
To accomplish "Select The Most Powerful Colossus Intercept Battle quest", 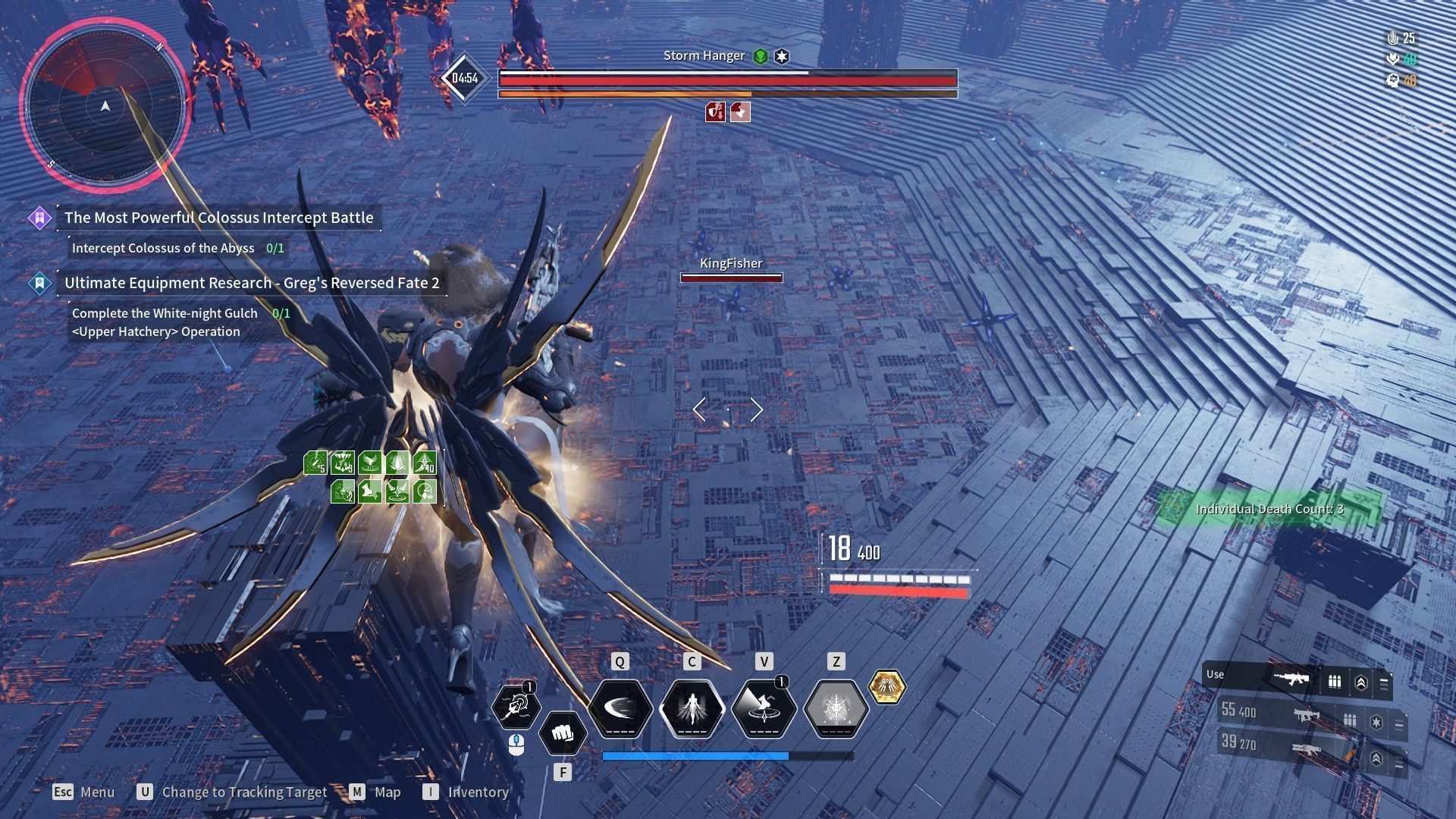I will 218,218.
